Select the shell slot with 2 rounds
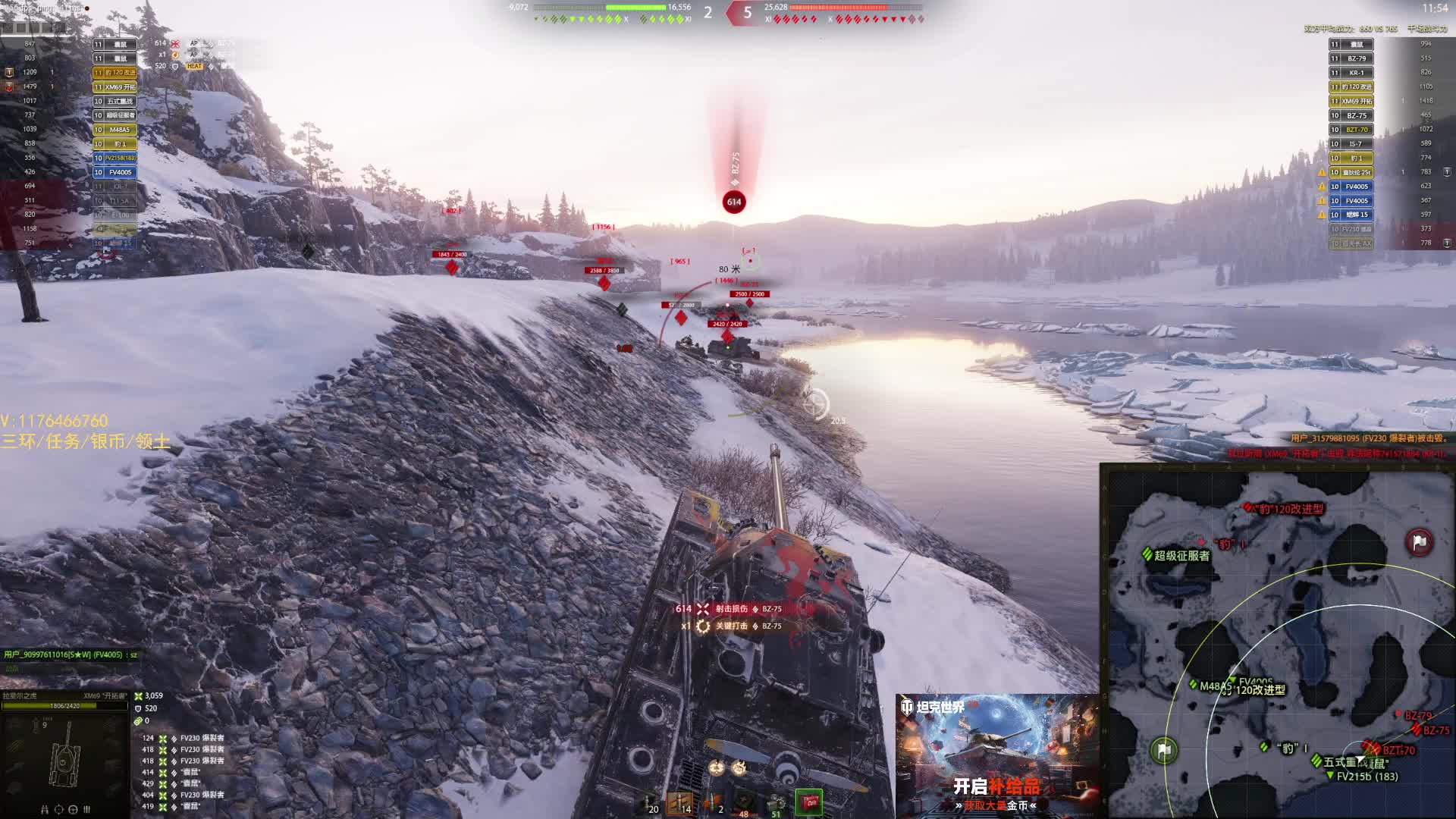The image size is (1456, 819). tap(713, 803)
